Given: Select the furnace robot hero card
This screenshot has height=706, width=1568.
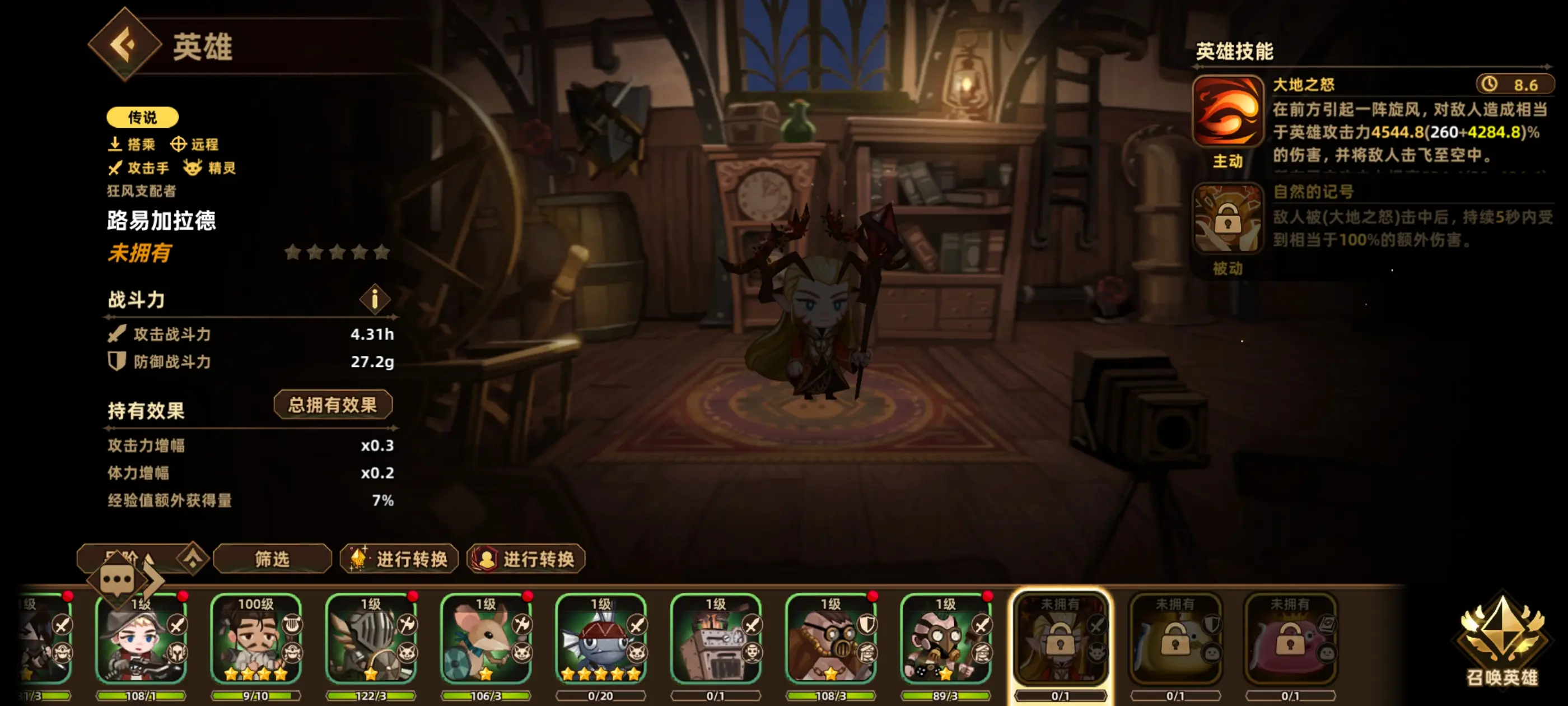Looking at the screenshot, I should coord(716,640).
